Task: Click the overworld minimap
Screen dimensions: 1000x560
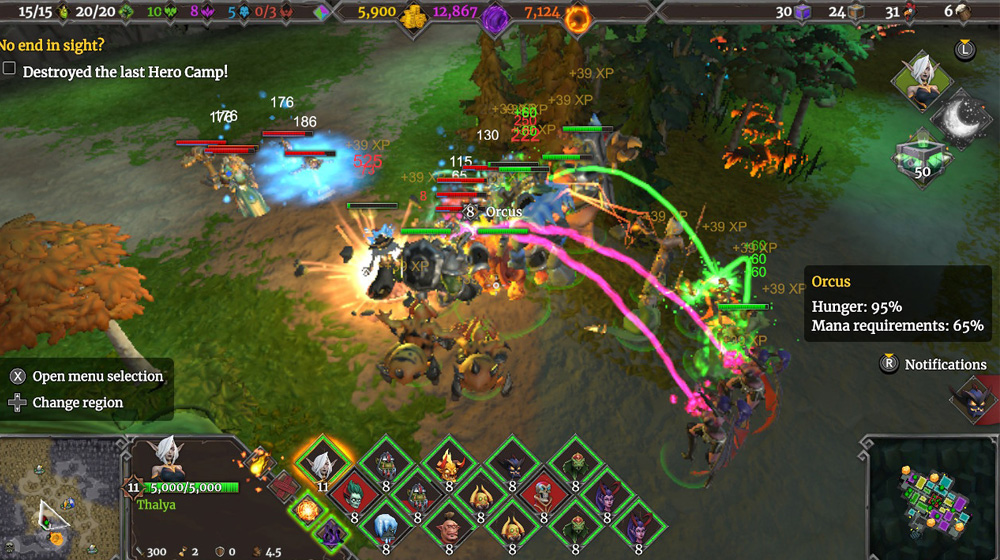Action: coord(58,496)
